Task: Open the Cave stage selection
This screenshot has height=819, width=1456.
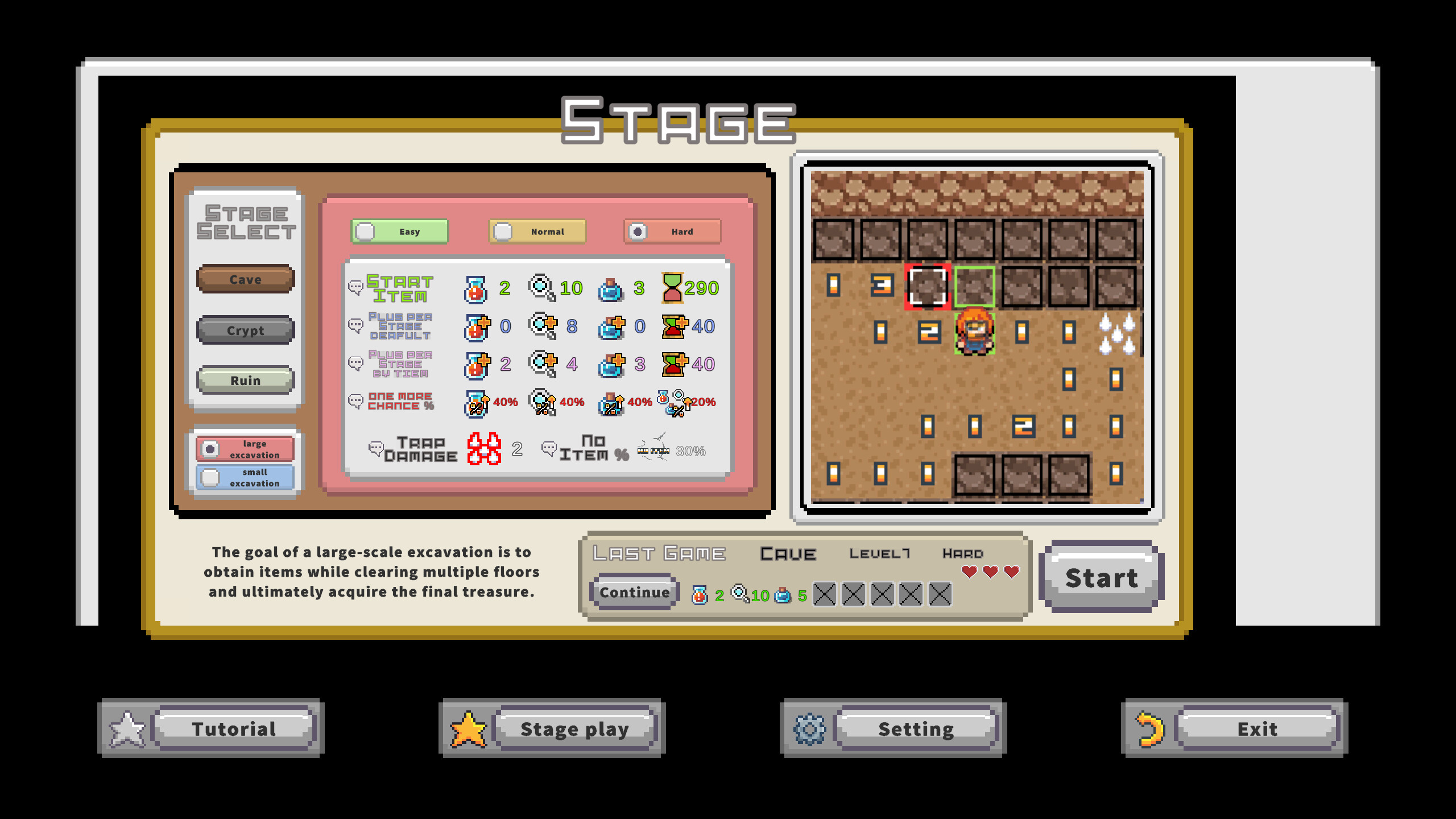Action: [x=245, y=279]
